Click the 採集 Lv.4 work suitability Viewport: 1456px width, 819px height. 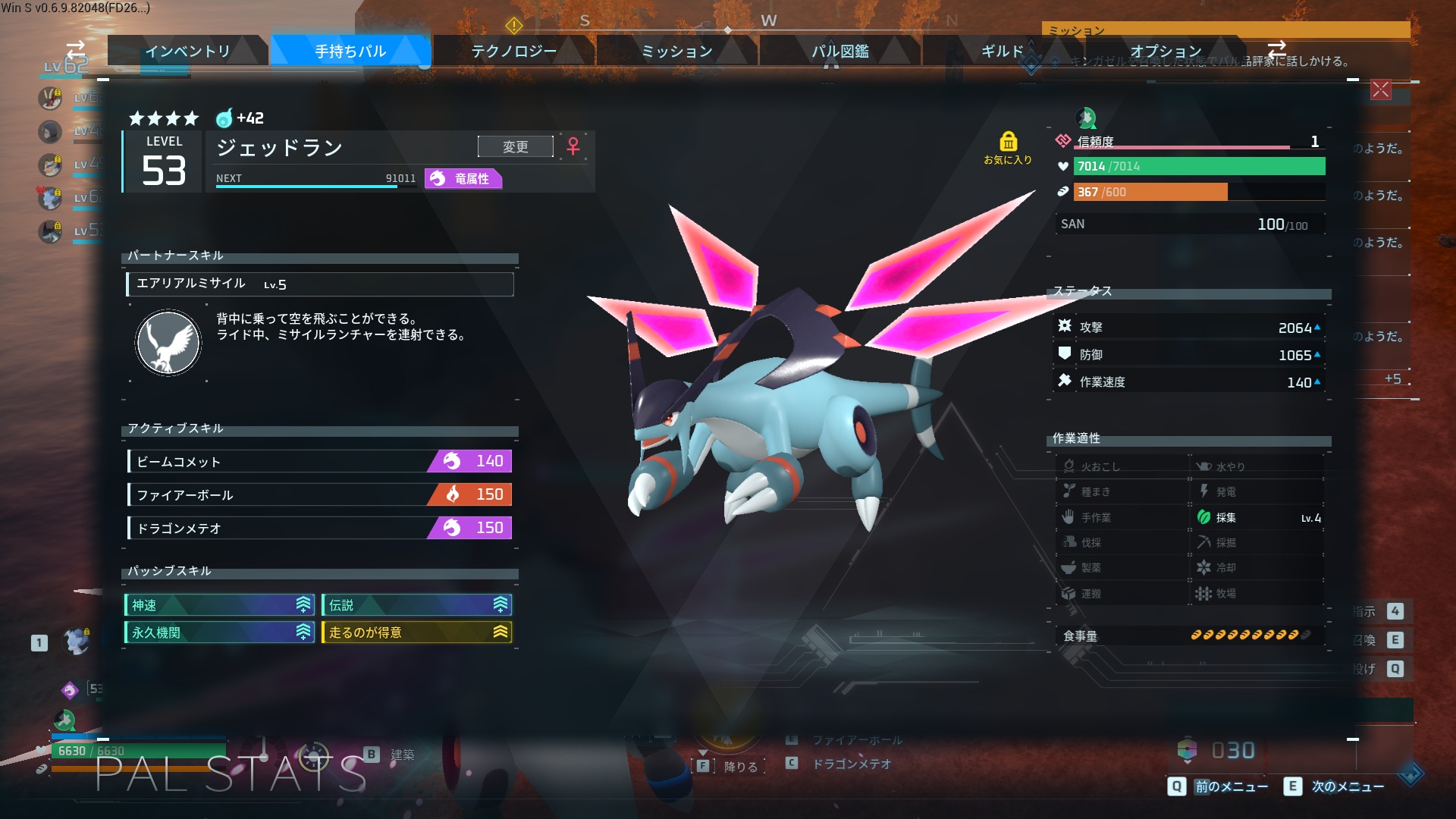pos(1257,517)
